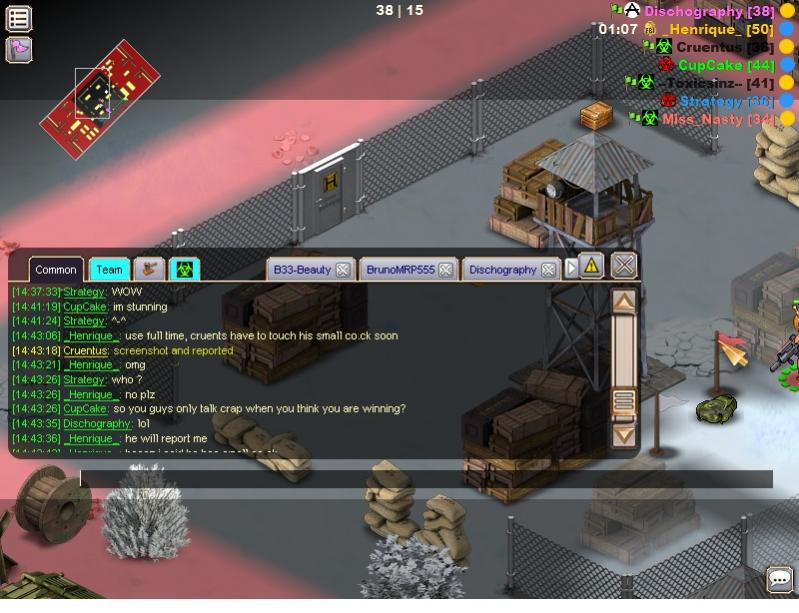Show more chat tabs with arrow
This screenshot has height=613, width=799.
click(572, 268)
